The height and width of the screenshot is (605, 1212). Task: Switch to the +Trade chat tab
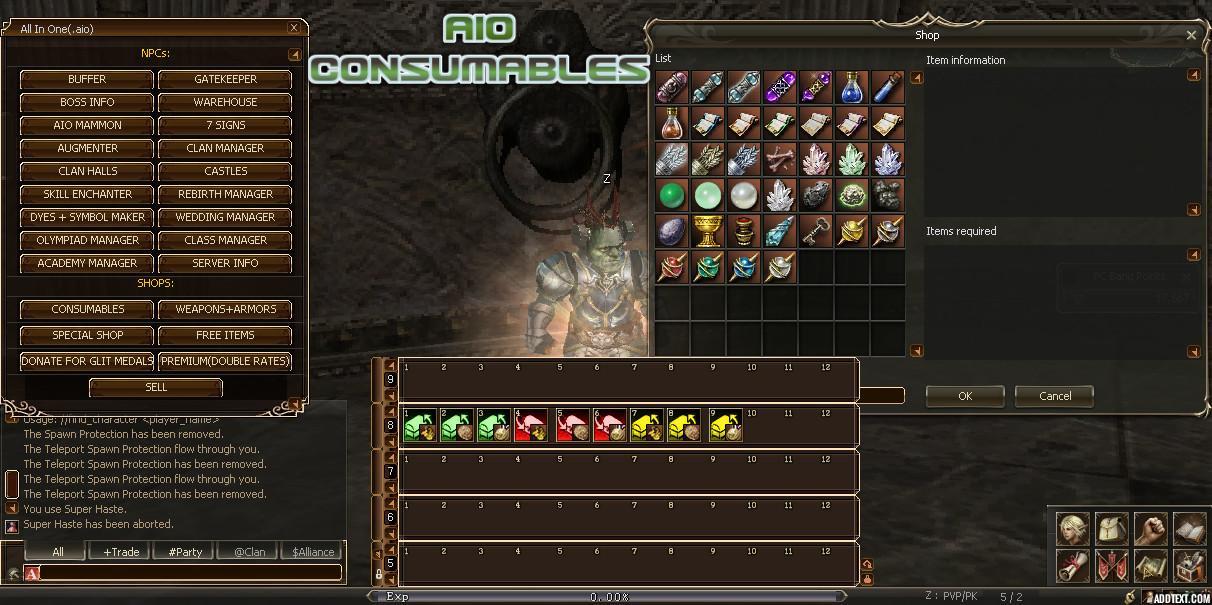121,552
